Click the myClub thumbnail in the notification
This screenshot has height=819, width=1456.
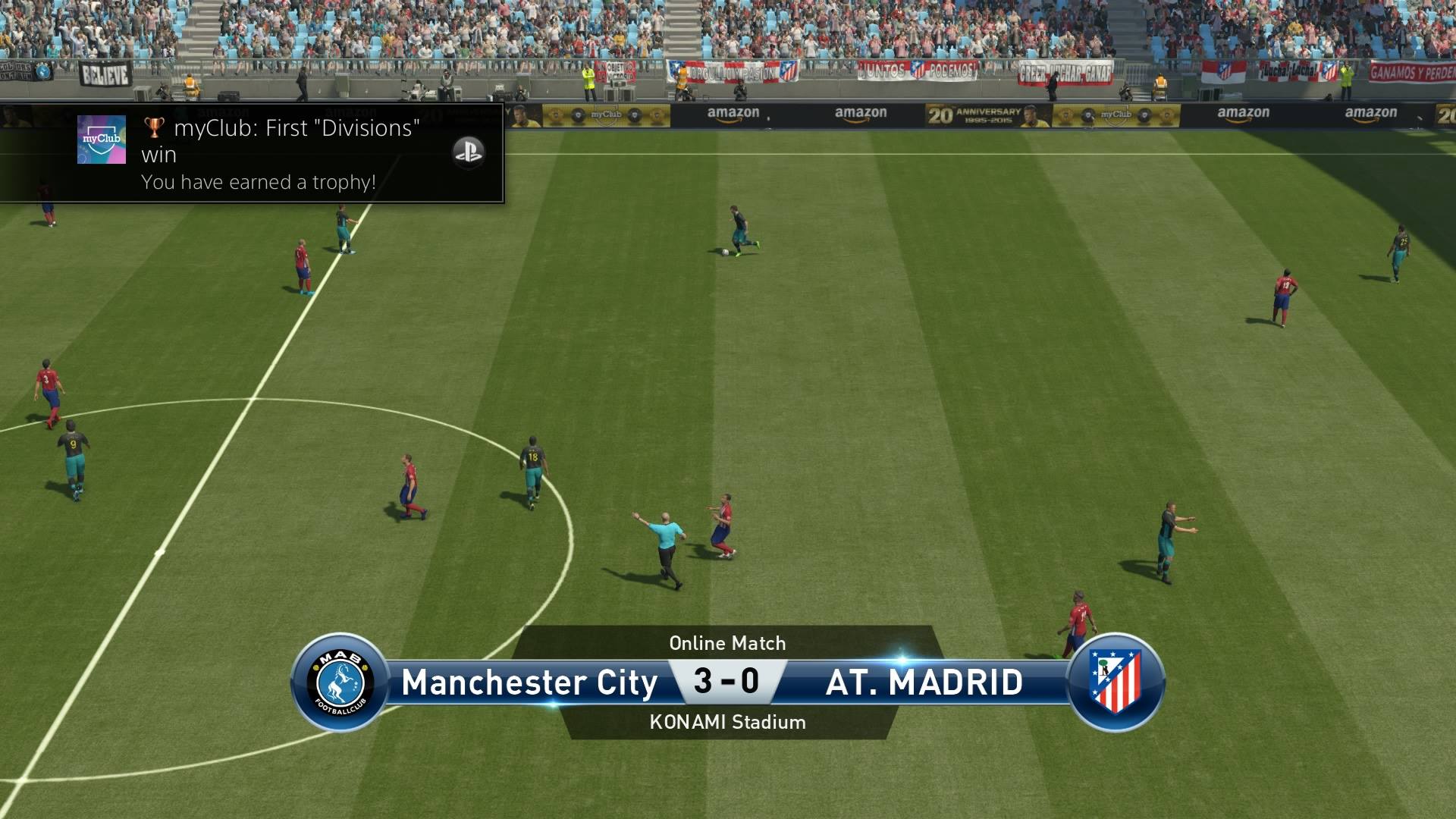pyautogui.click(x=102, y=140)
